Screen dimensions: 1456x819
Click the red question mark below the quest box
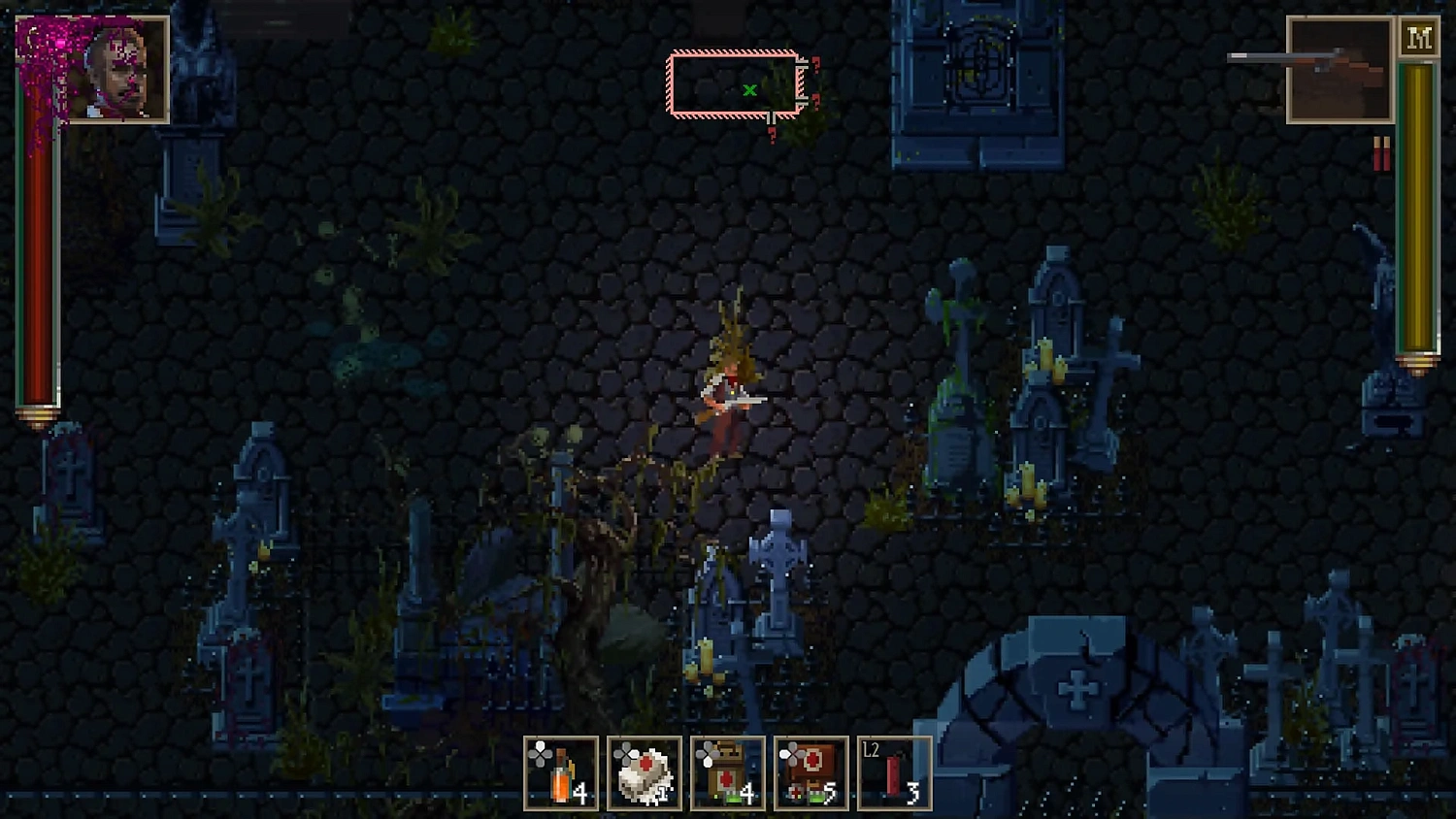[773, 136]
